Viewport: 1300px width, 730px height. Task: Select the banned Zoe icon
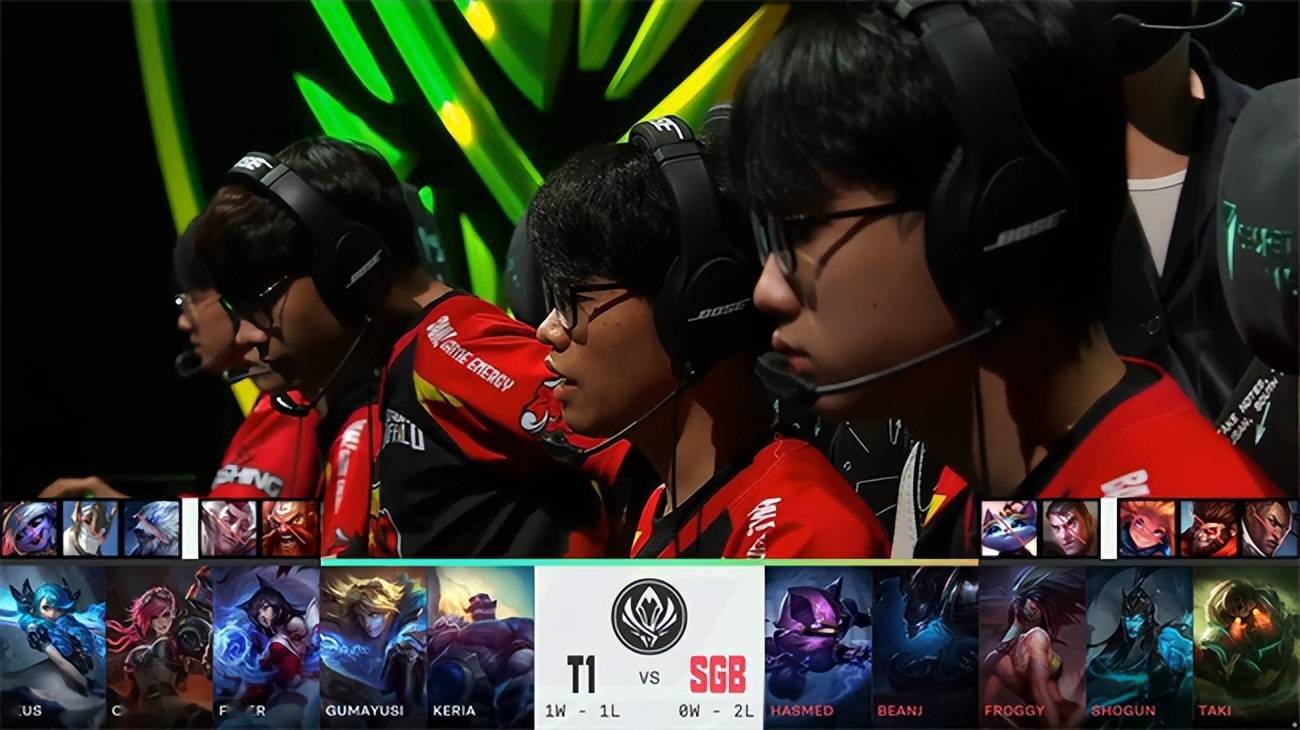(x=1146, y=528)
